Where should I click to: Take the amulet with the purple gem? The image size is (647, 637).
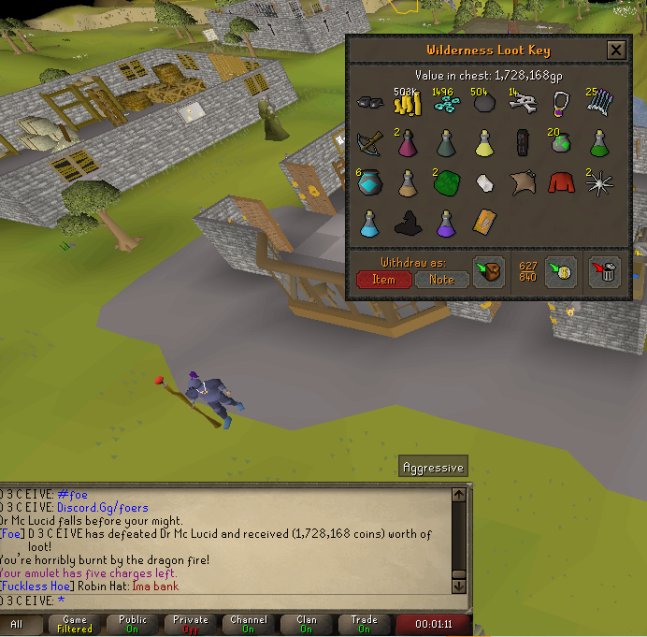[561, 104]
